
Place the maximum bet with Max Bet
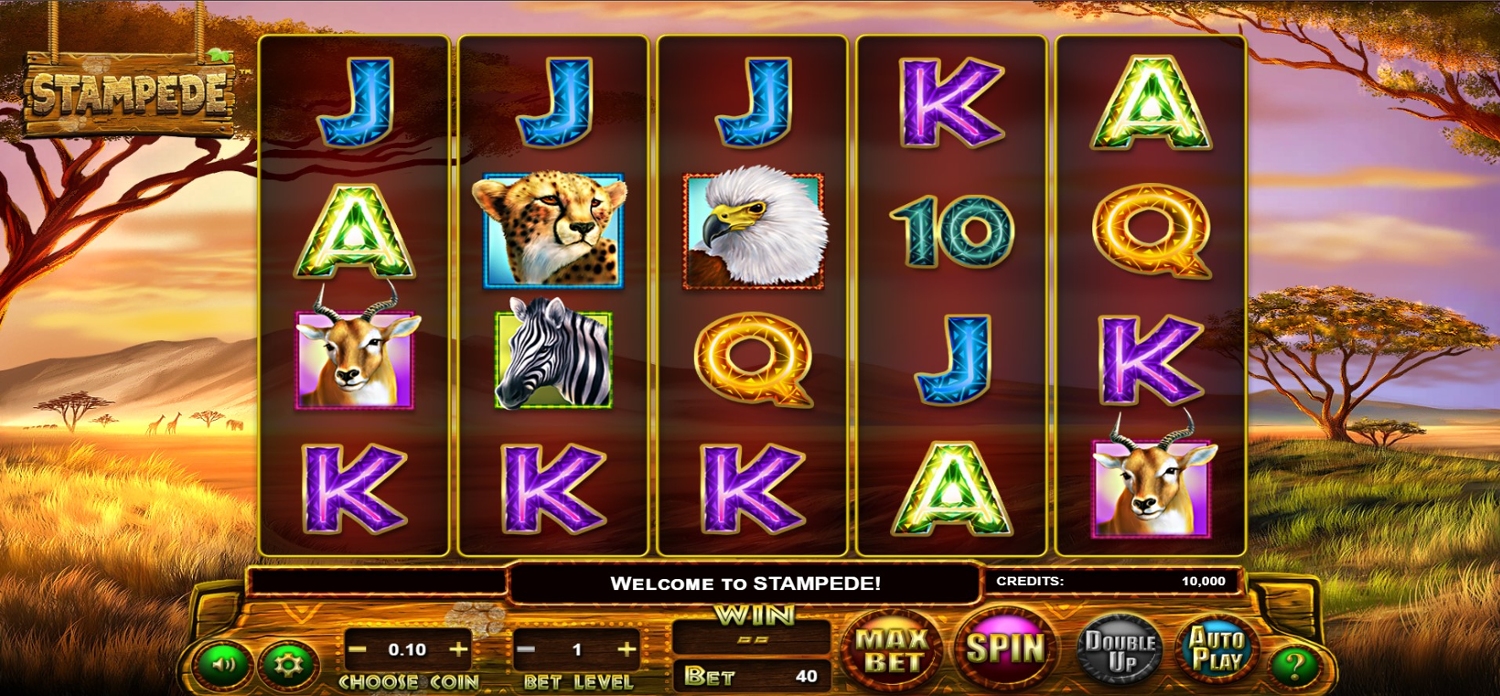[x=893, y=649]
